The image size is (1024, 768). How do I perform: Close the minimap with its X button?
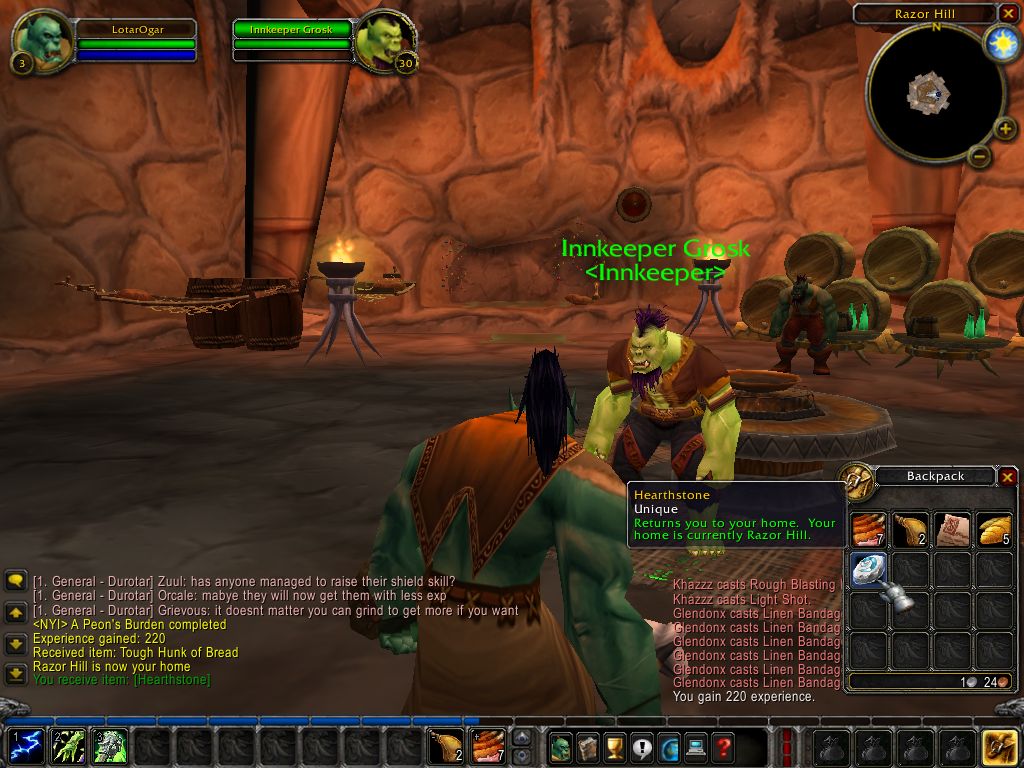pos(1007,13)
